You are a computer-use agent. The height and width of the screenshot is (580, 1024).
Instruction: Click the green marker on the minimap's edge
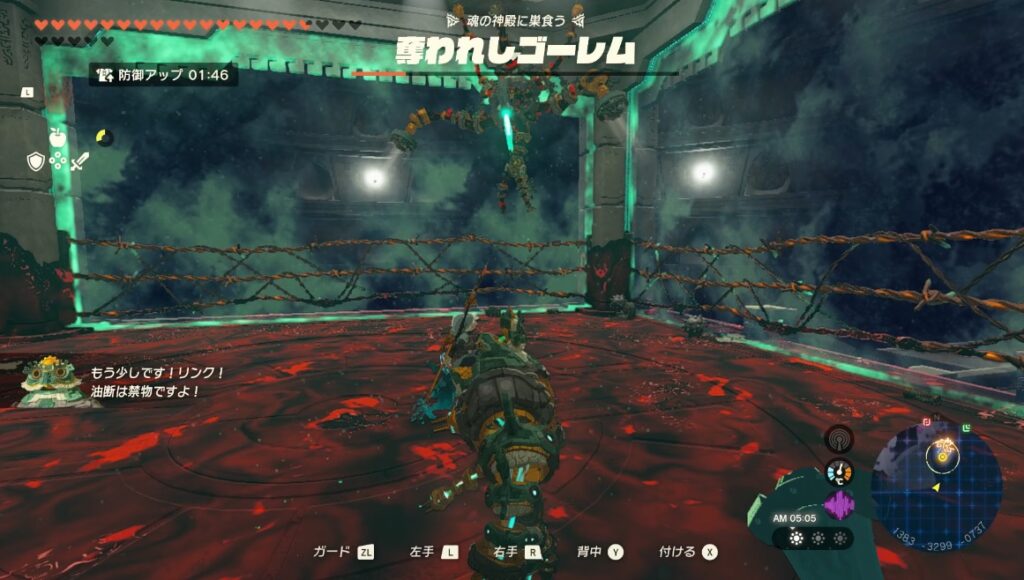966,429
